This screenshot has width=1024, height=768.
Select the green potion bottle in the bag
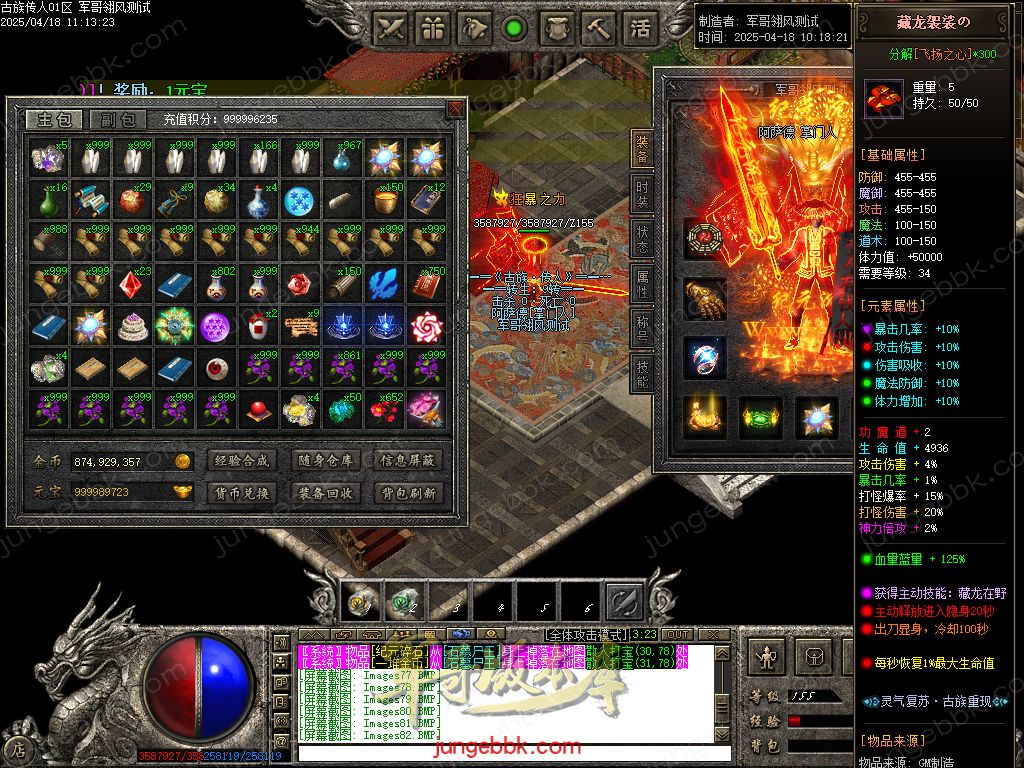47,200
